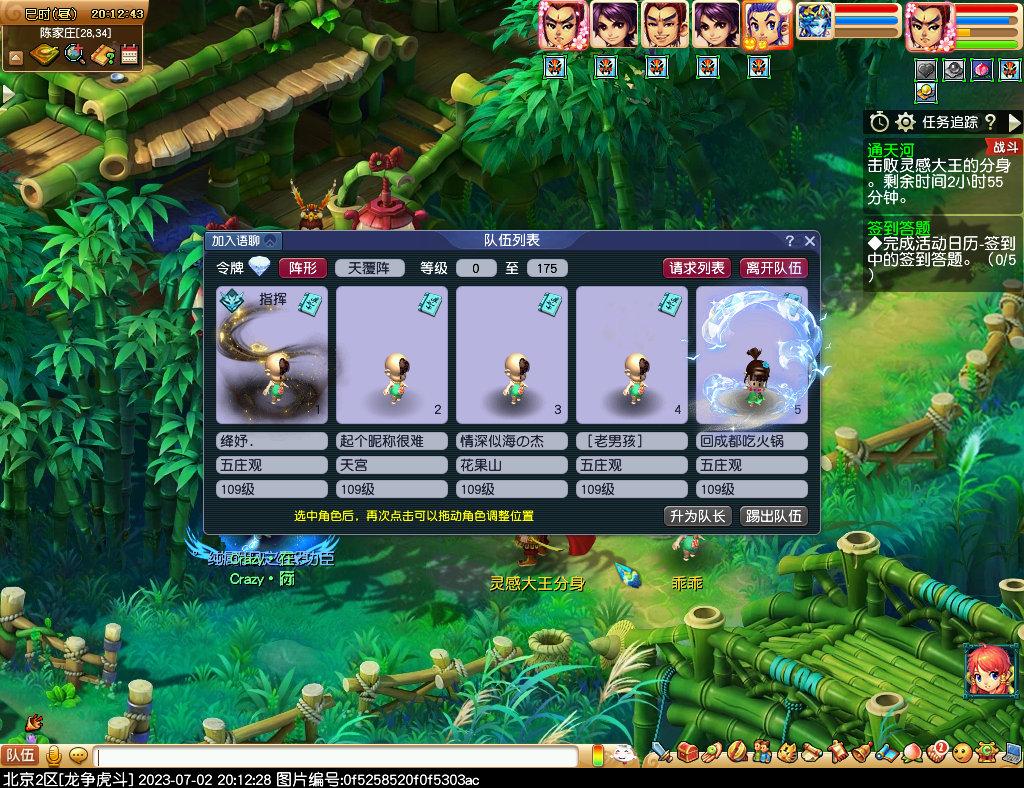
Task: Select team member card 情深似海の杰
Action: click(511, 355)
